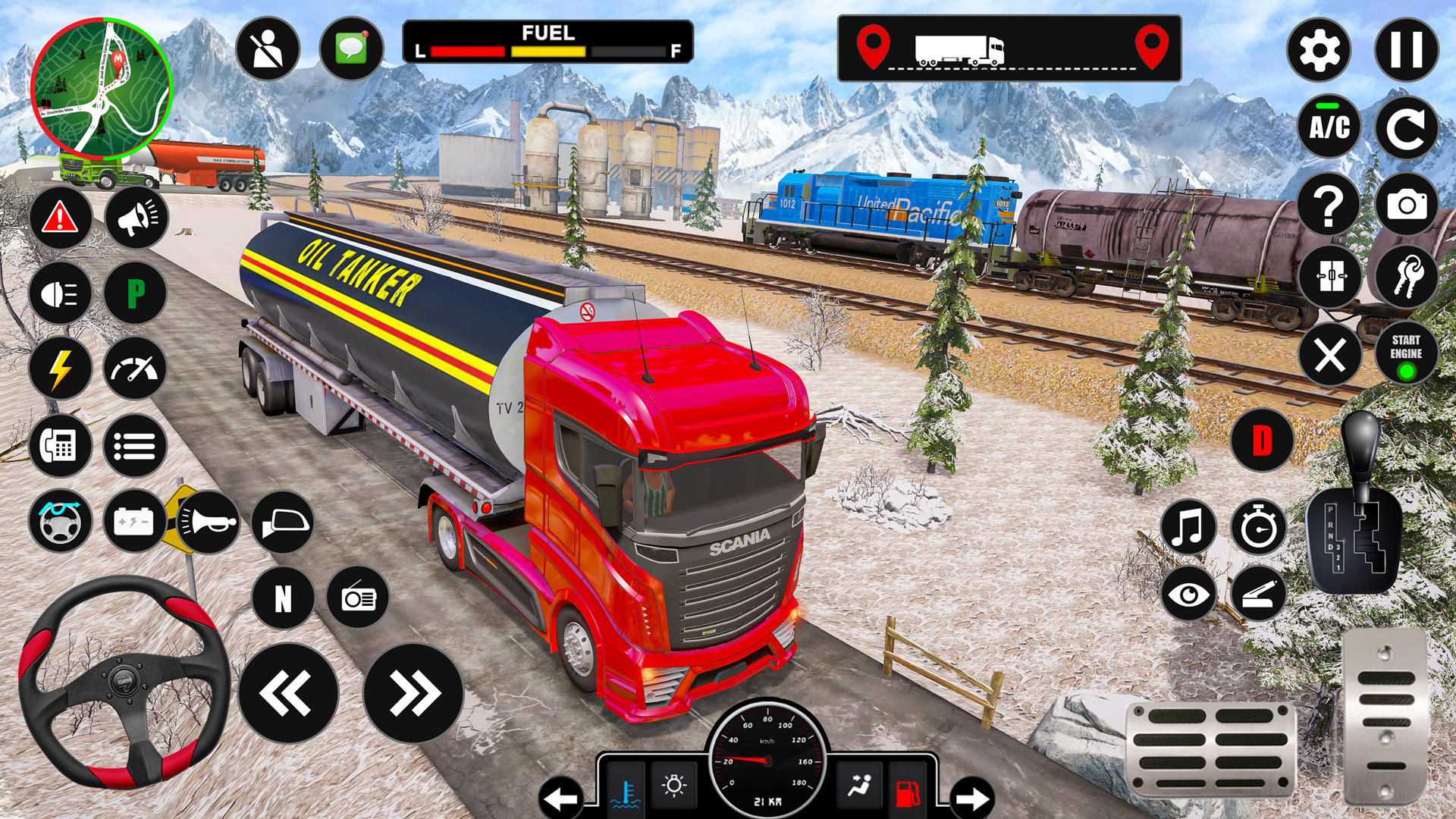
Task: Toggle the music note button
Action: (1188, 527)
